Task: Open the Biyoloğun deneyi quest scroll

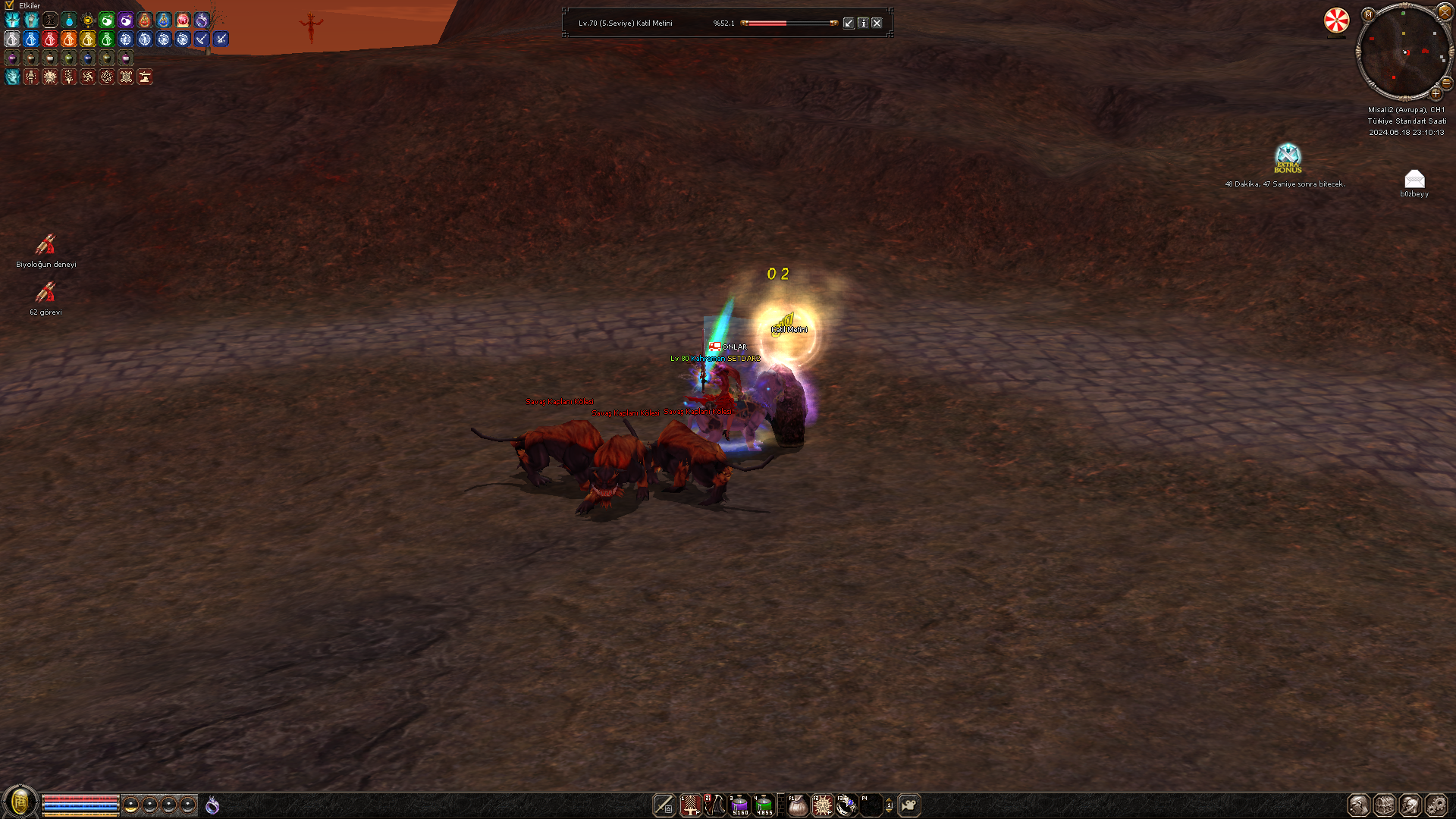Action: tap(45, 245)
